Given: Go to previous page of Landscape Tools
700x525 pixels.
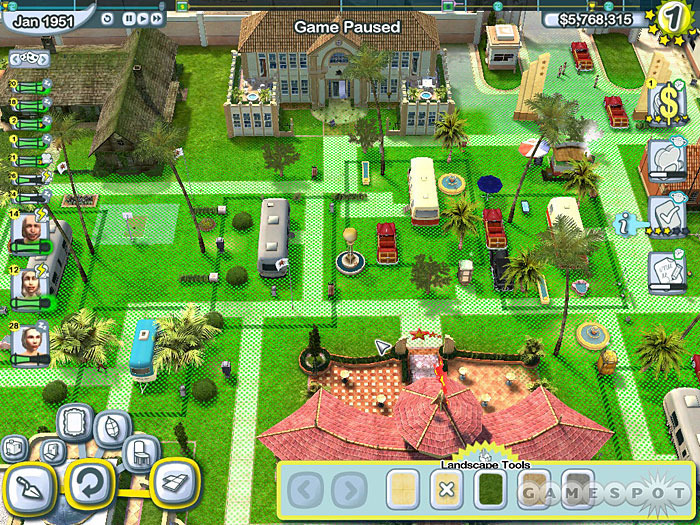Looking at the screenshot, I should pos(307,491).
